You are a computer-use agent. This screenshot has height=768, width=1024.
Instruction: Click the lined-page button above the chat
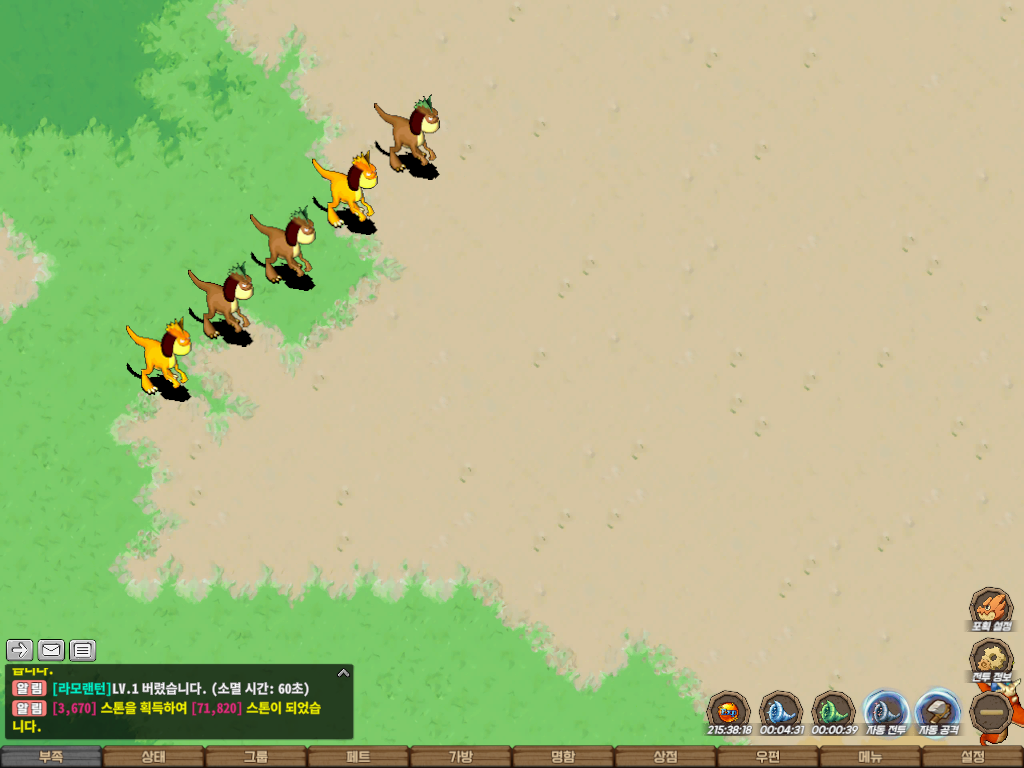83,650
